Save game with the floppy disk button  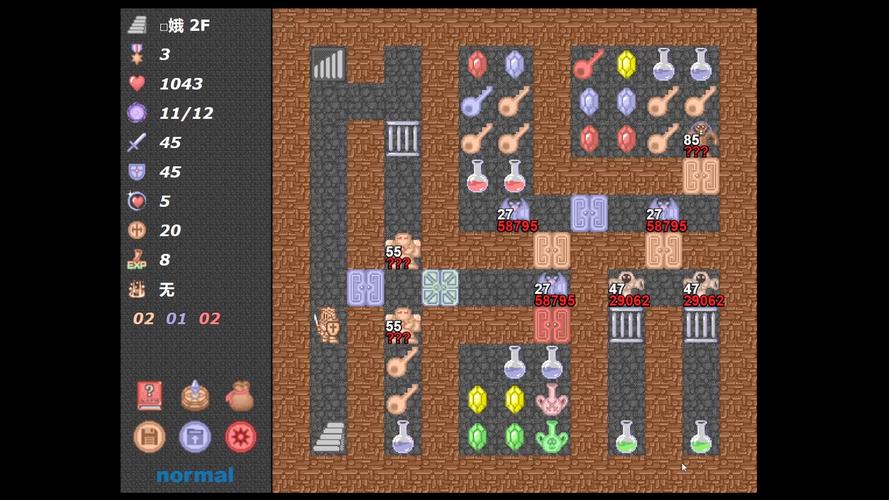click(x=150, y=437)
